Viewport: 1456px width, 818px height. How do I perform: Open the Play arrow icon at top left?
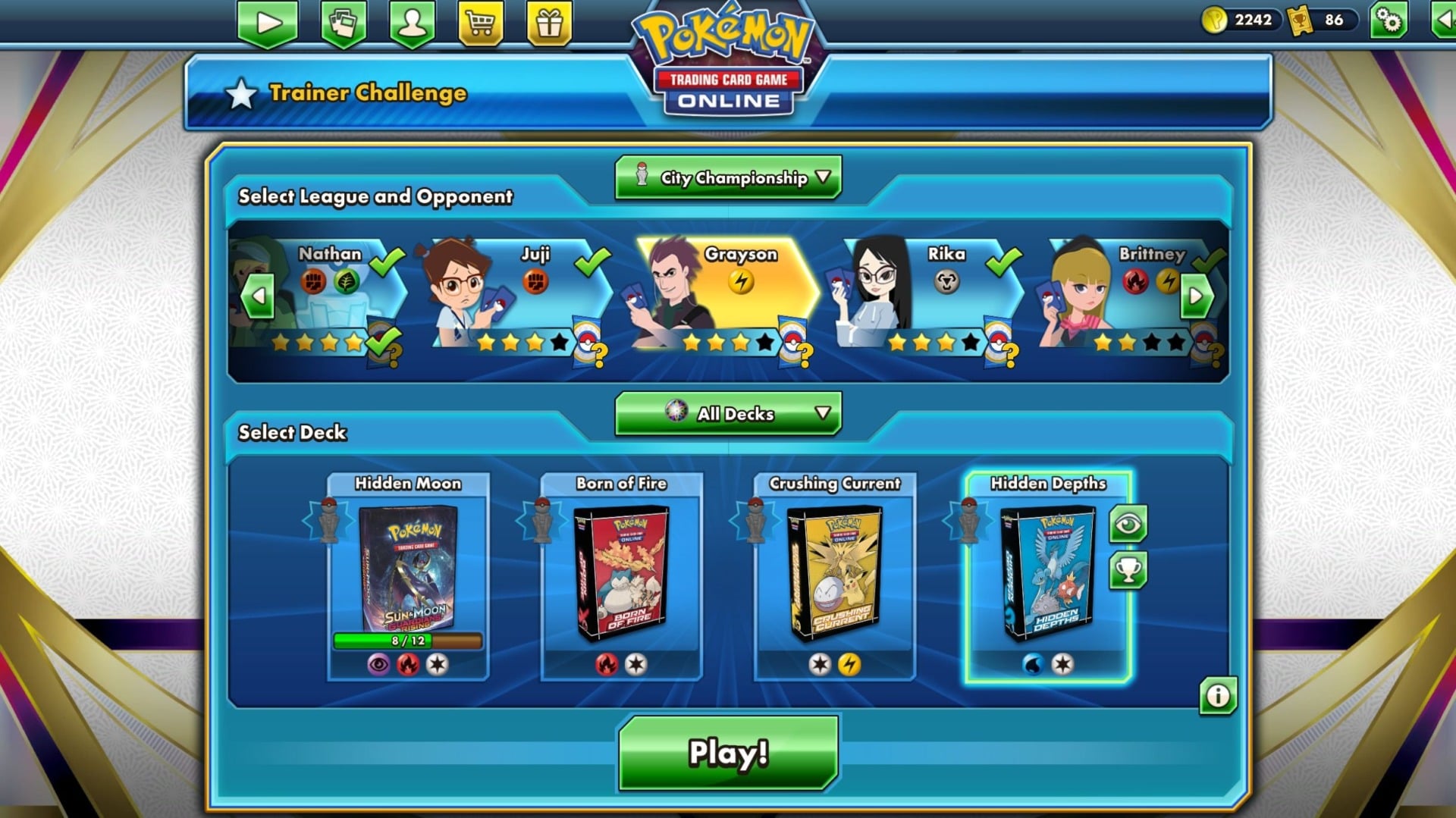point(267,20)
